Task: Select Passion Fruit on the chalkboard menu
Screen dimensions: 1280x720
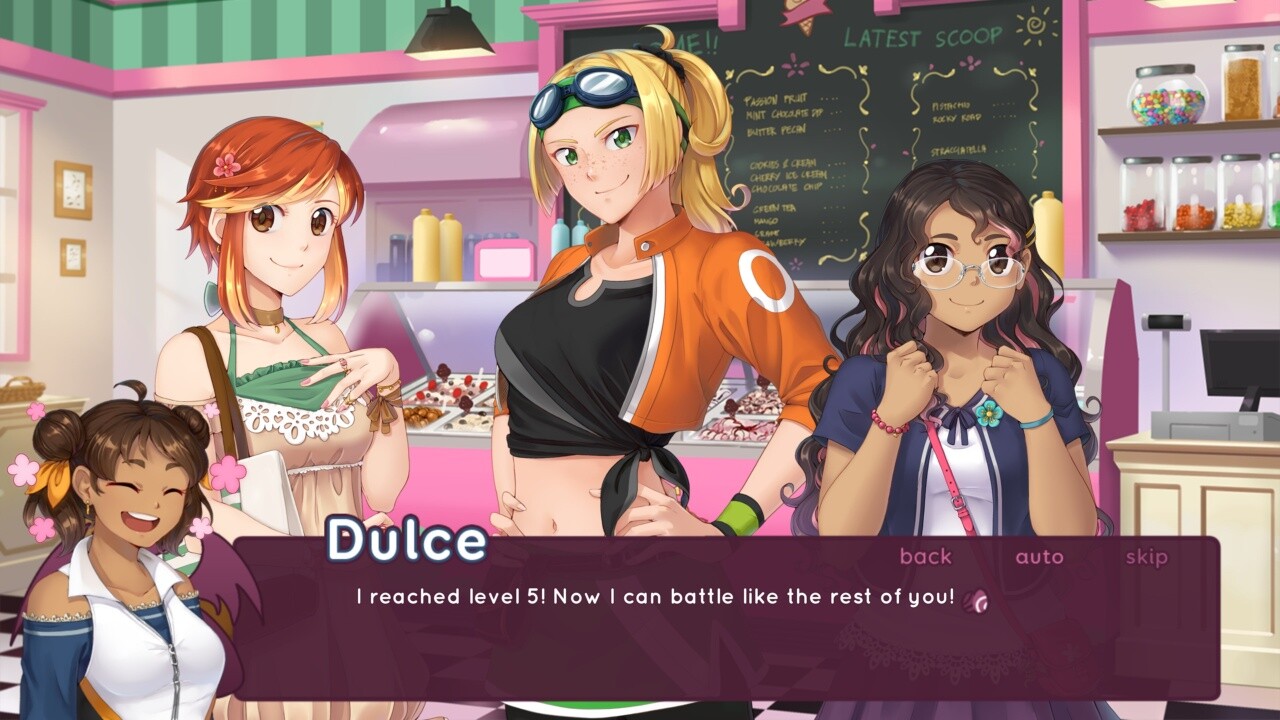Action: [774, 100]
